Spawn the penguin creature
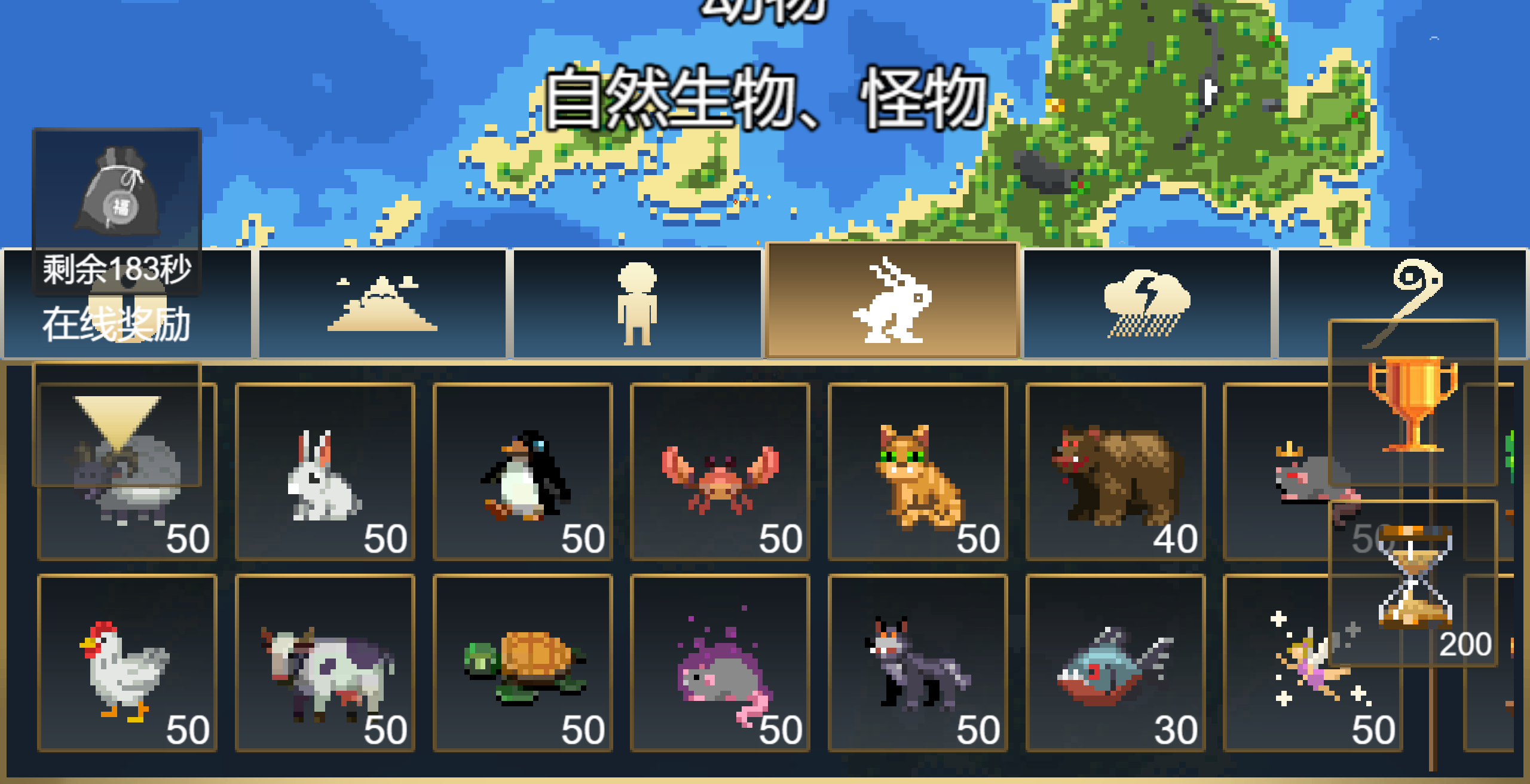 [523, 472]
